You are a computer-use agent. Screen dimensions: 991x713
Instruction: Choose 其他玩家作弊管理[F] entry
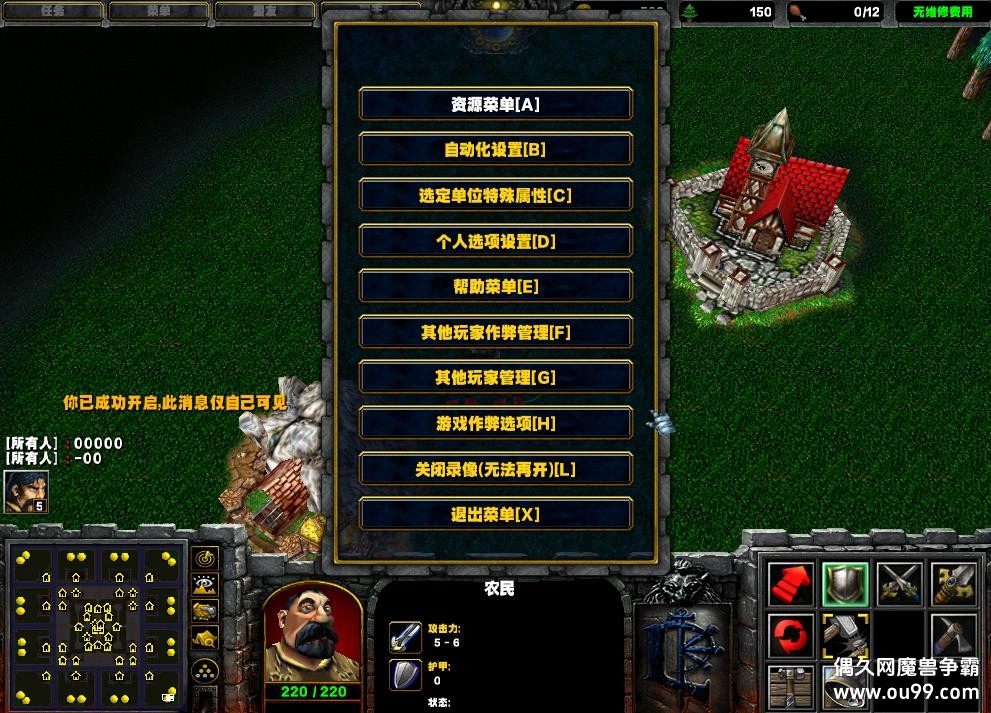coord(495,332)
